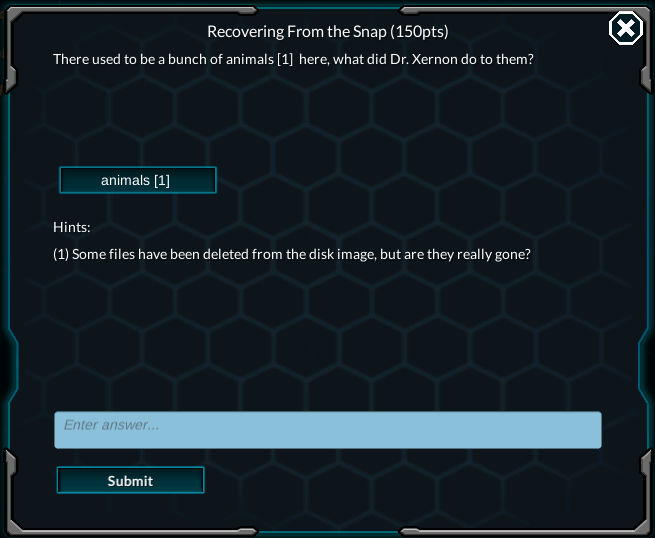Open the animals [1] attachment button
The image size is (655, 538).
(x=137, y=180)
